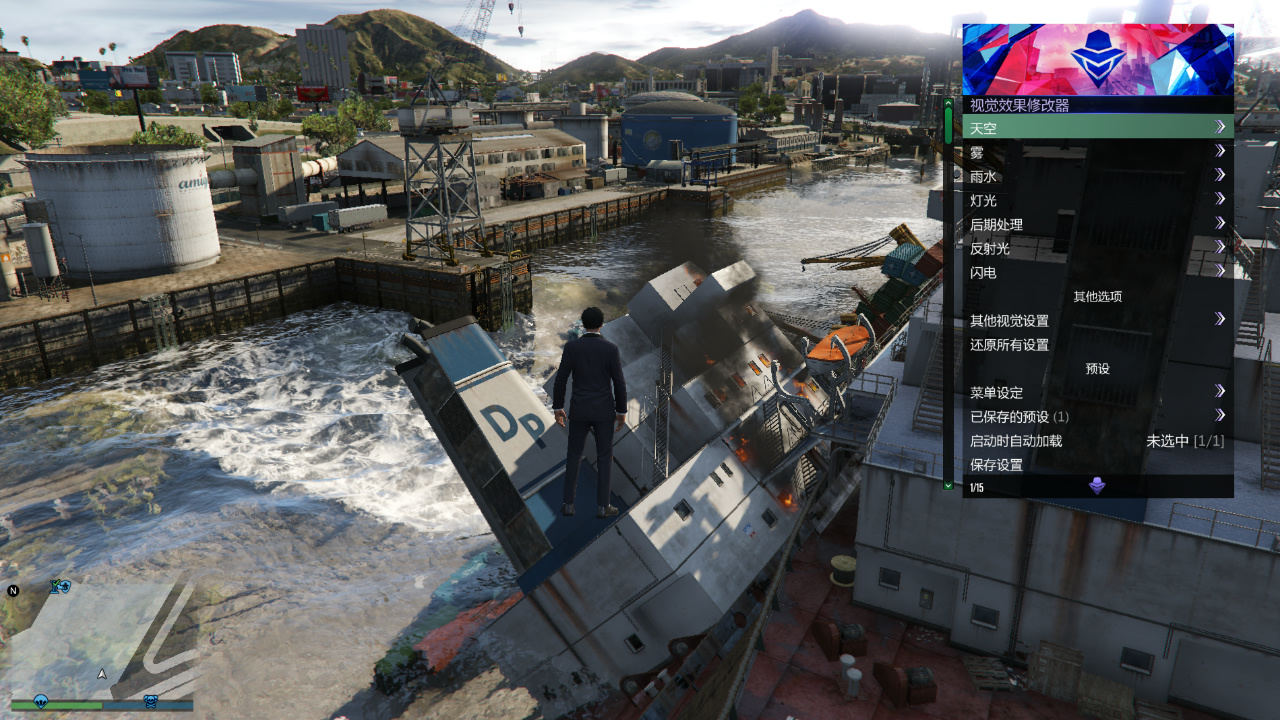Click the green flag blip on the minimap

click(52, 587)
